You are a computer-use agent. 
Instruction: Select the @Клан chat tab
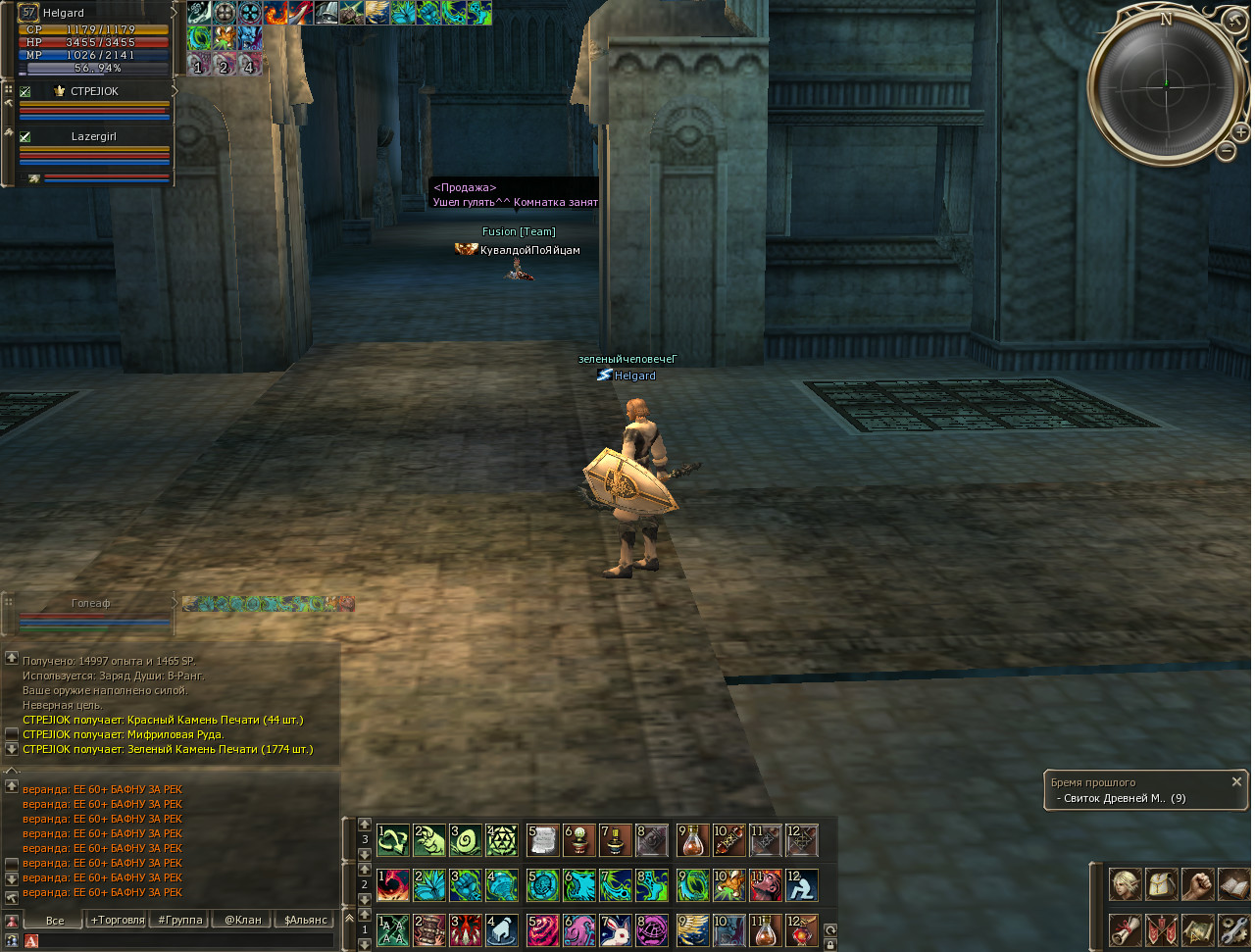[x=242, y=921]
